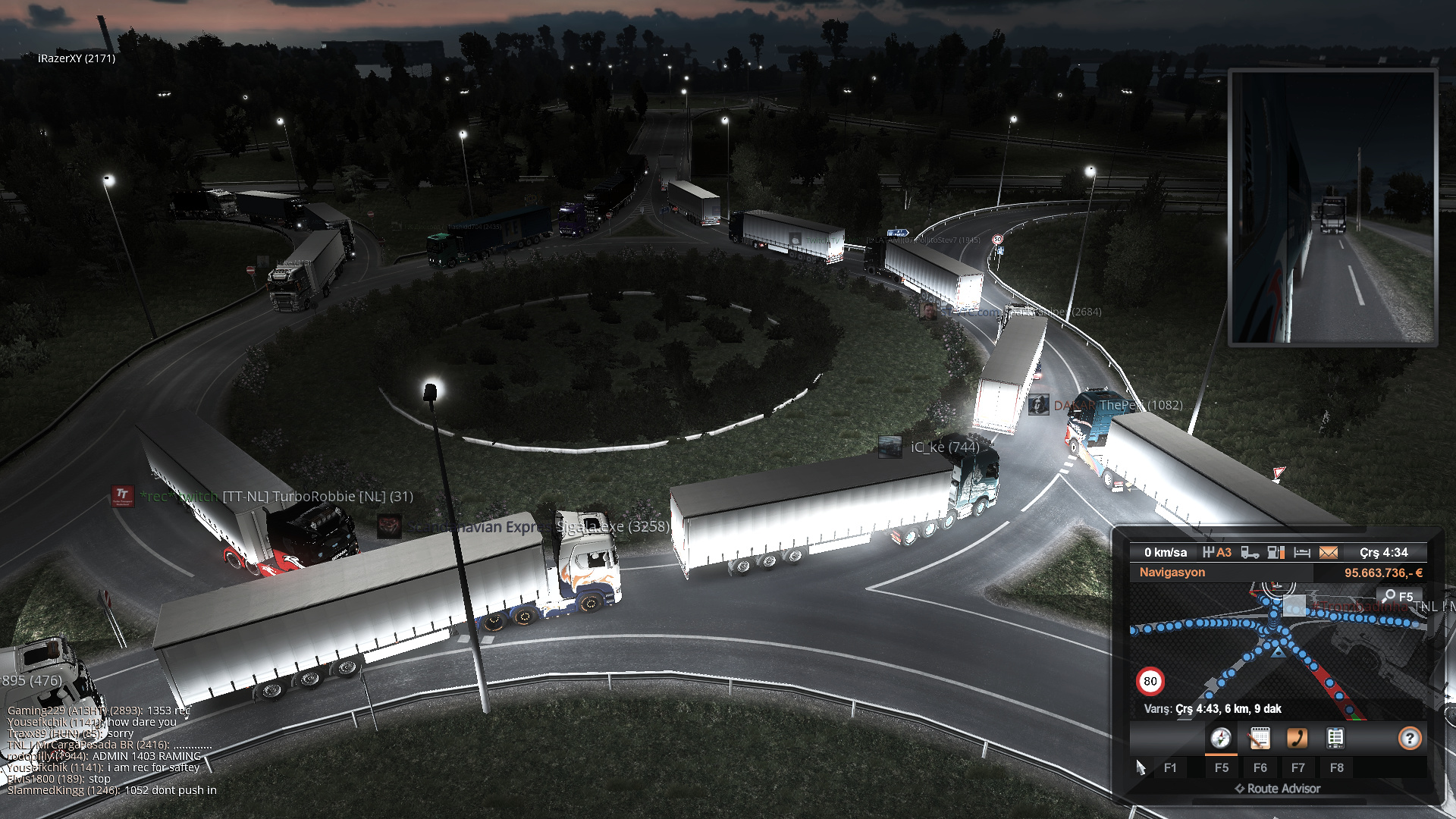The image size is (1456, 819).
Task: Click the multiplayer chat log
Action: pos(111,751)
